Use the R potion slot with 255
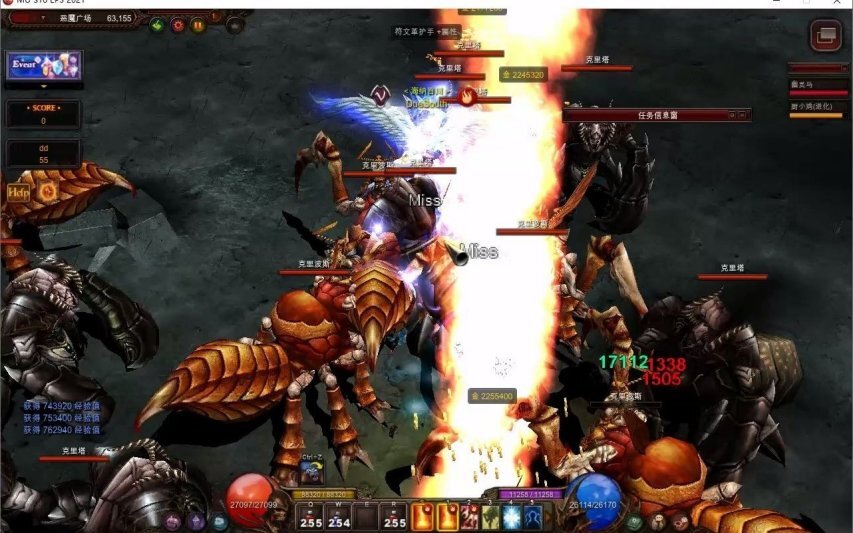This screenshot has height=533, width=853. coord(395,517)
